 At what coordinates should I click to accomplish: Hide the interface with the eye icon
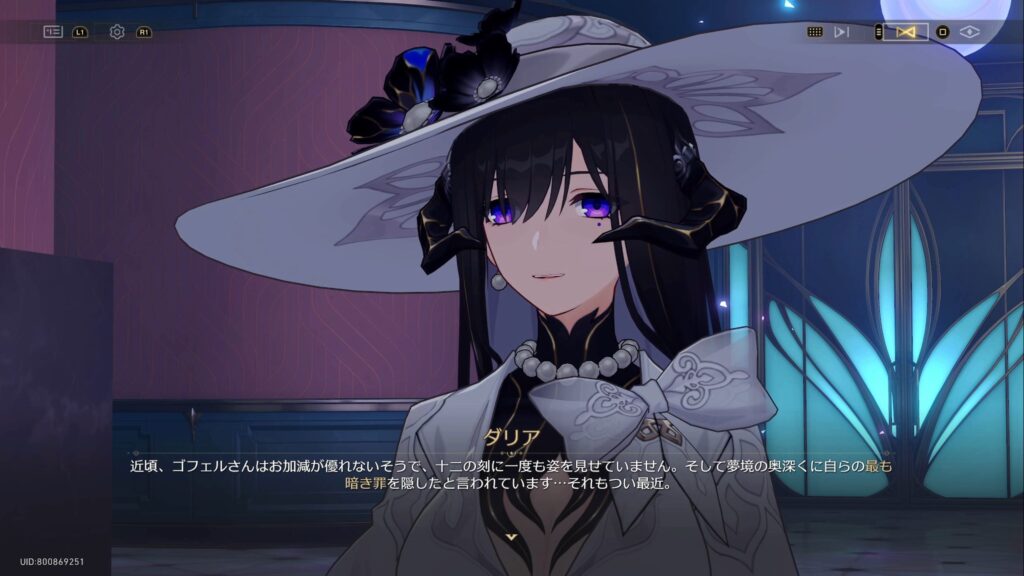[x=969, y=32]
